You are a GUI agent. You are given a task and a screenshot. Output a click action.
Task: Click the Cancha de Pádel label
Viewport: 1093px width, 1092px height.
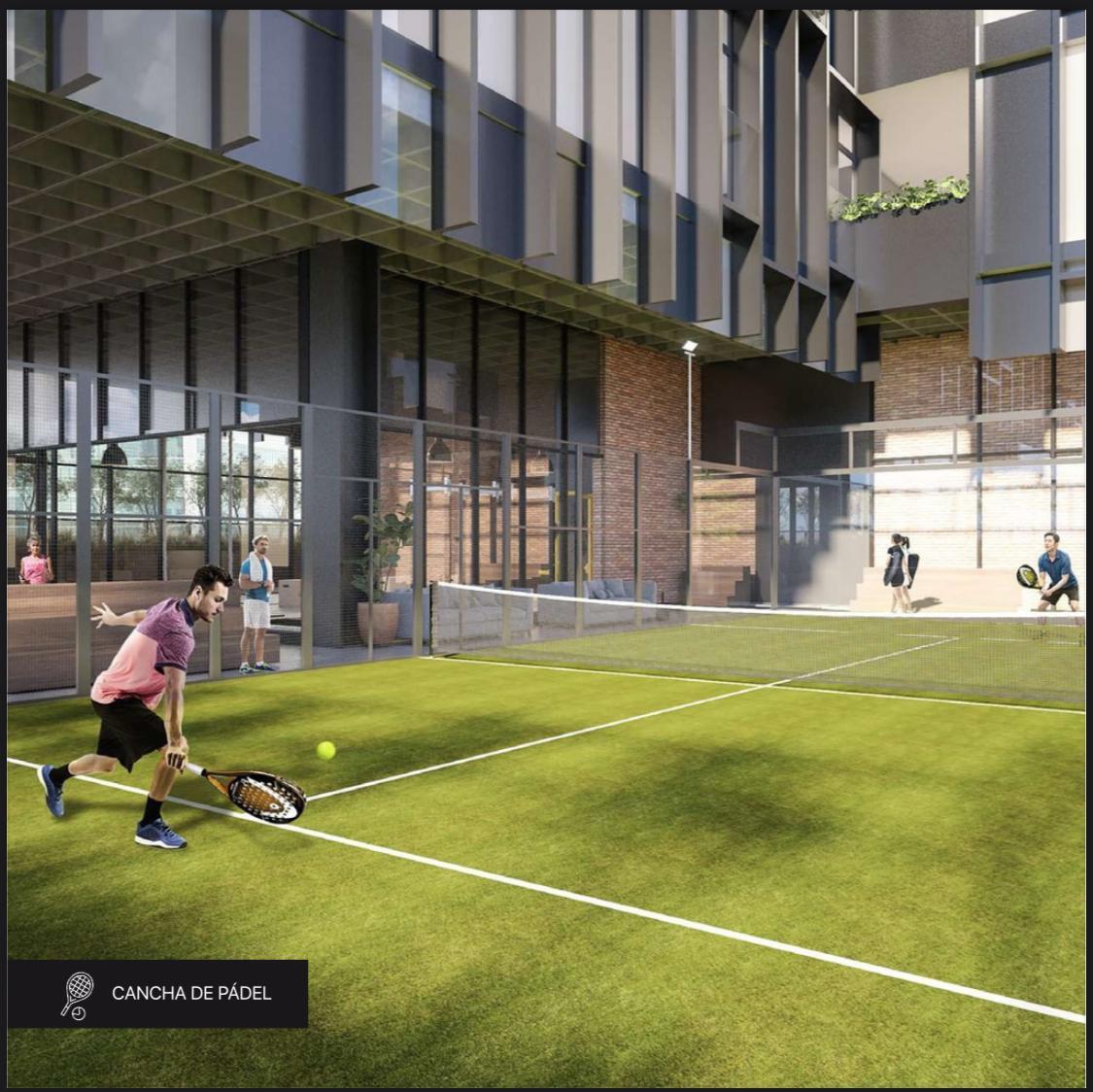tap(190, 993)
